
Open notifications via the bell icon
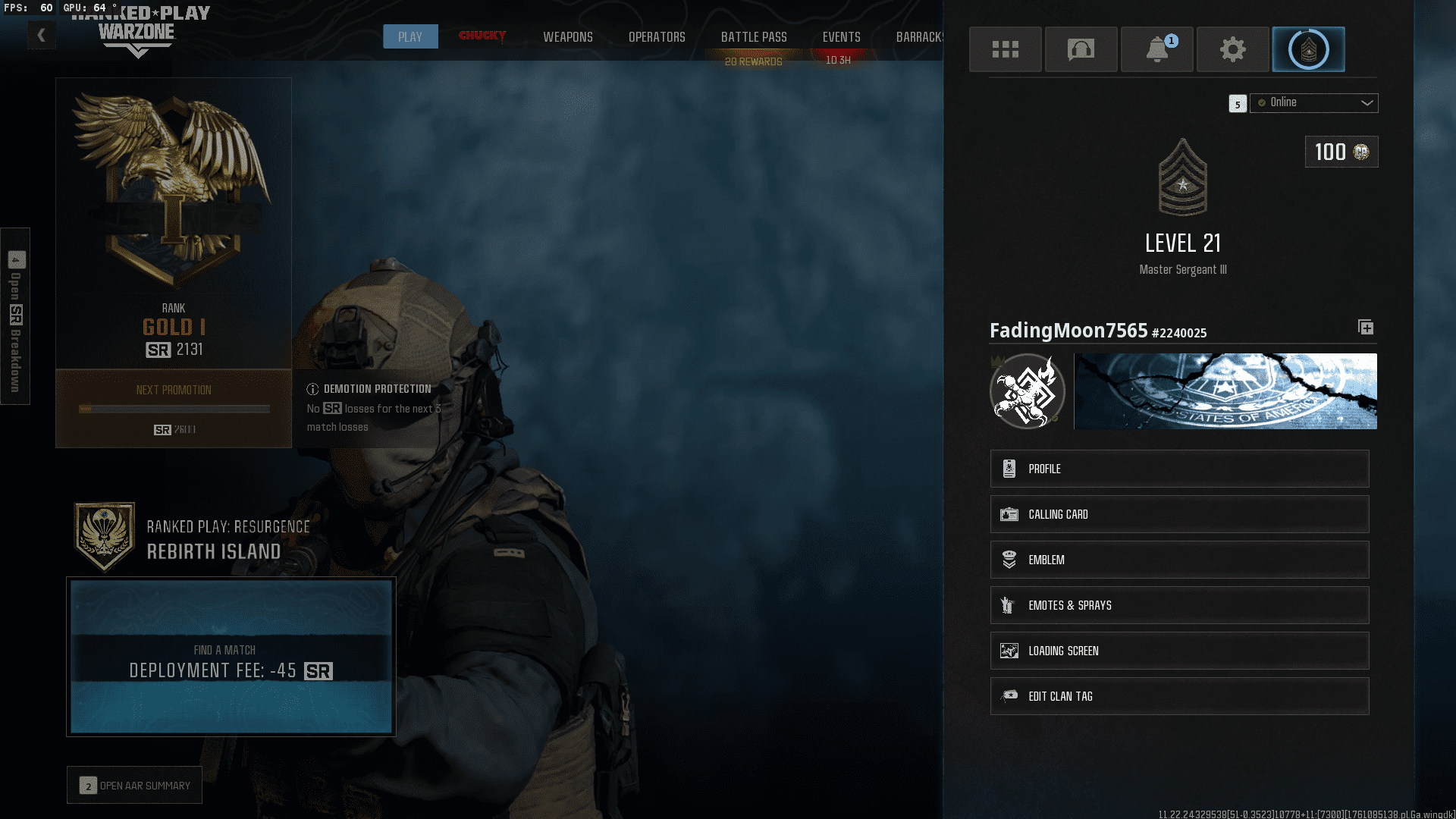point(1156,49)
